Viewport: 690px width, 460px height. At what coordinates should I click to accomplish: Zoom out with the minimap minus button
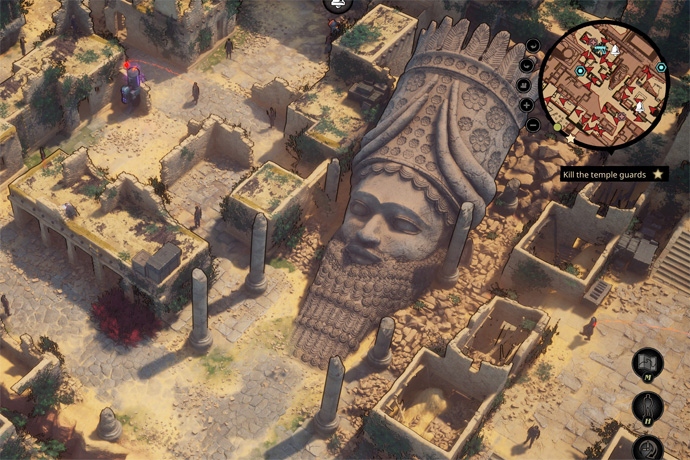pos(532,125)
